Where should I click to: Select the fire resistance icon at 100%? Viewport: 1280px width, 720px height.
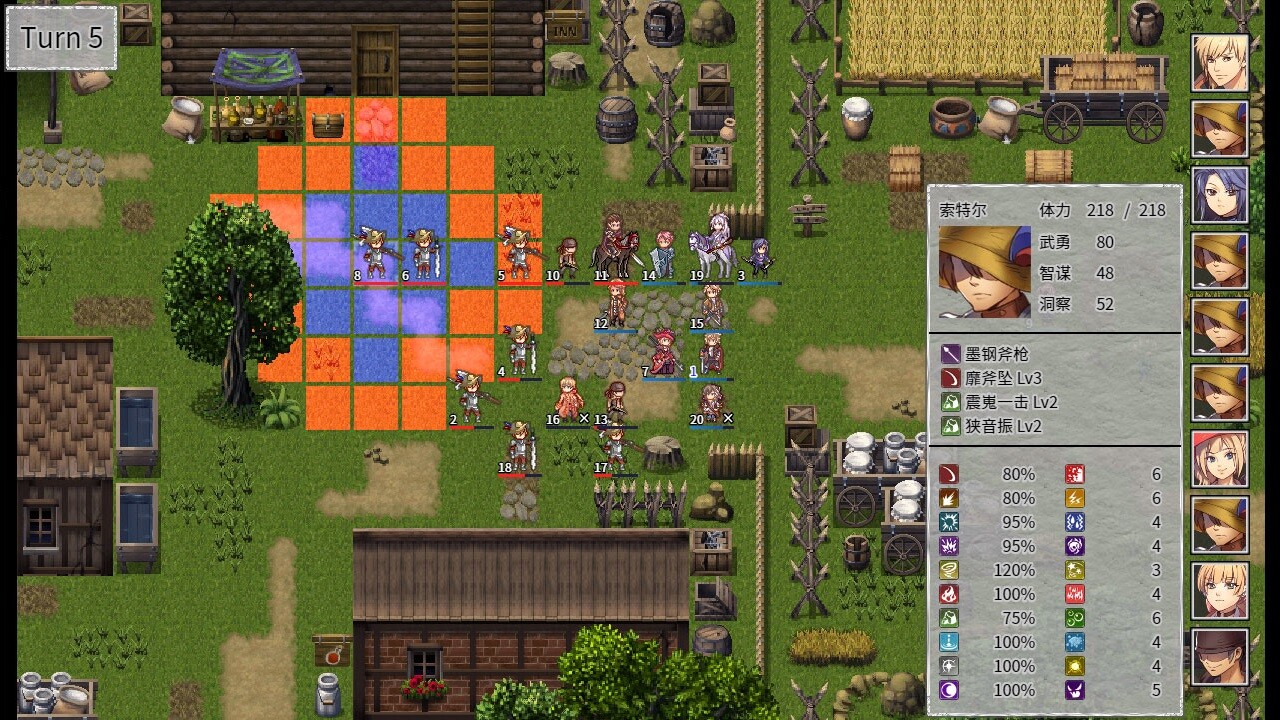(951, 594)
